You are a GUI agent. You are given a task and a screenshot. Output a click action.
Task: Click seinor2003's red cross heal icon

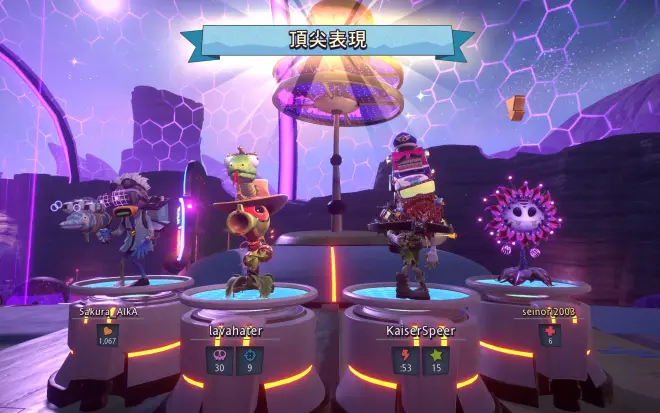547,331
